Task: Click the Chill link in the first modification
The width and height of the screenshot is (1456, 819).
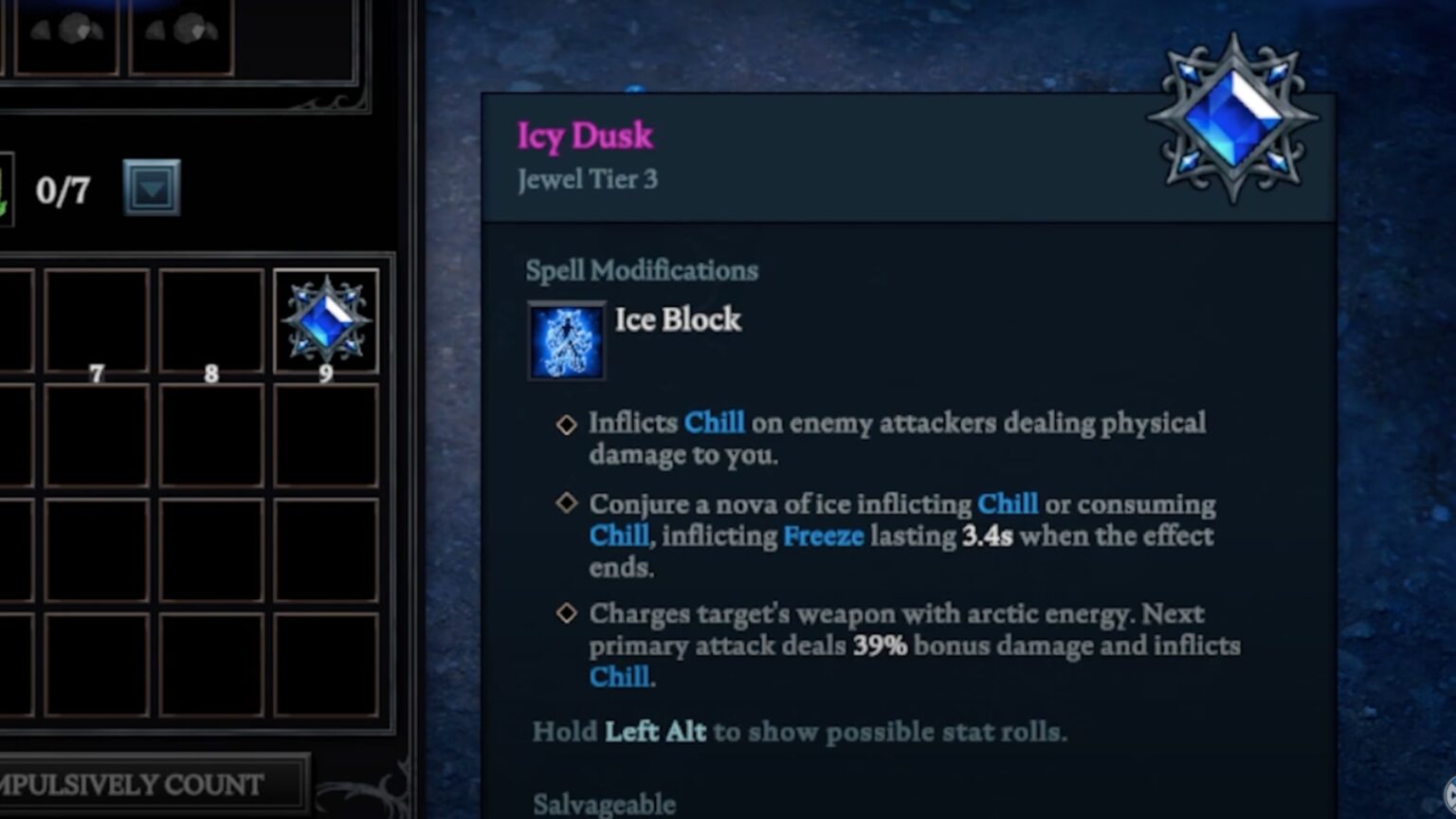Action: 715,424
